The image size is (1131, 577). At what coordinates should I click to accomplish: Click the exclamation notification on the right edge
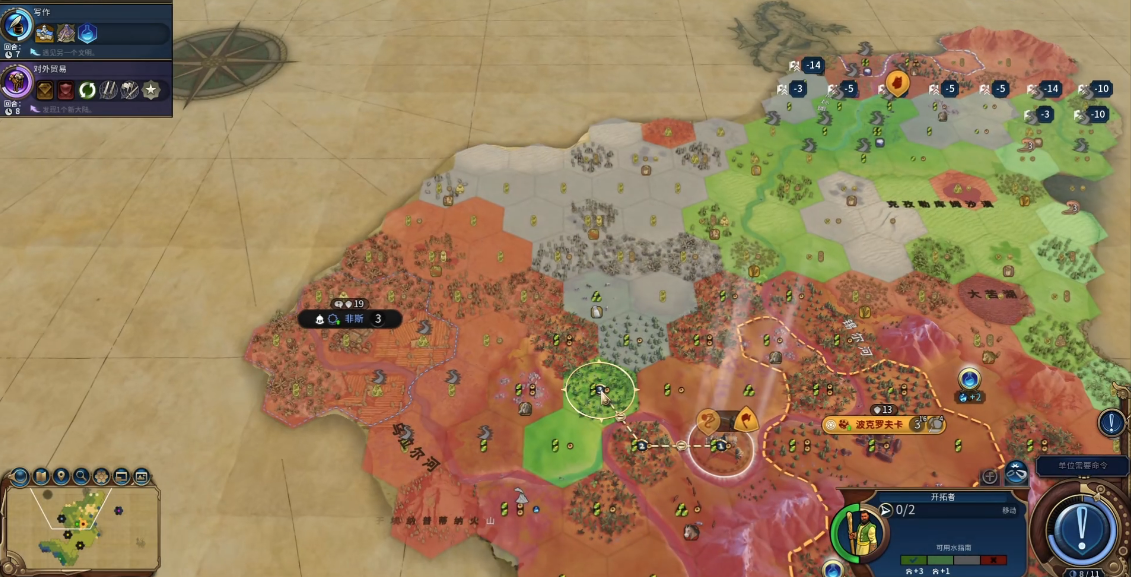pos(1112,423)
